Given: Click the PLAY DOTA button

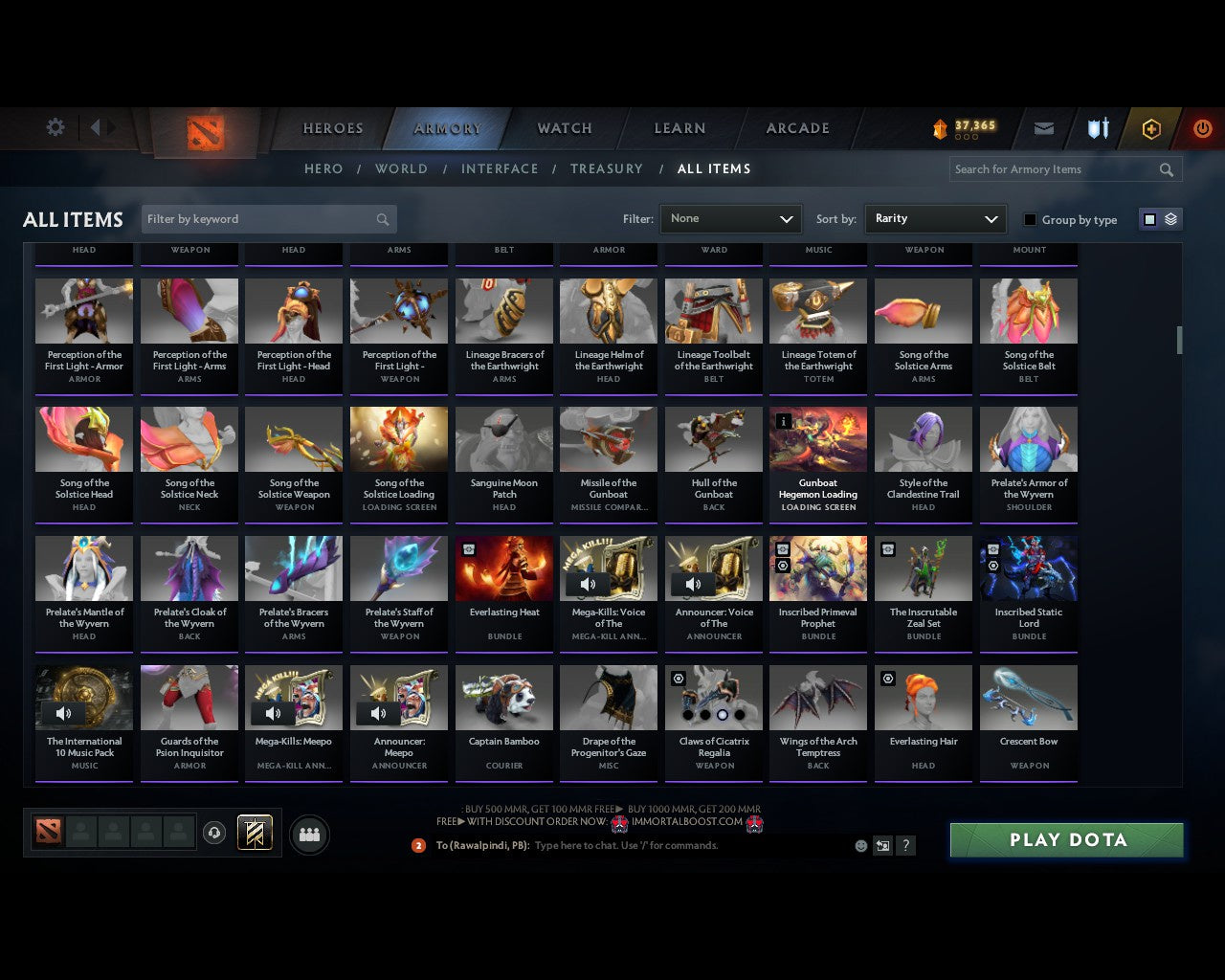Looking at the screenshot, I should coord(1065,839).
